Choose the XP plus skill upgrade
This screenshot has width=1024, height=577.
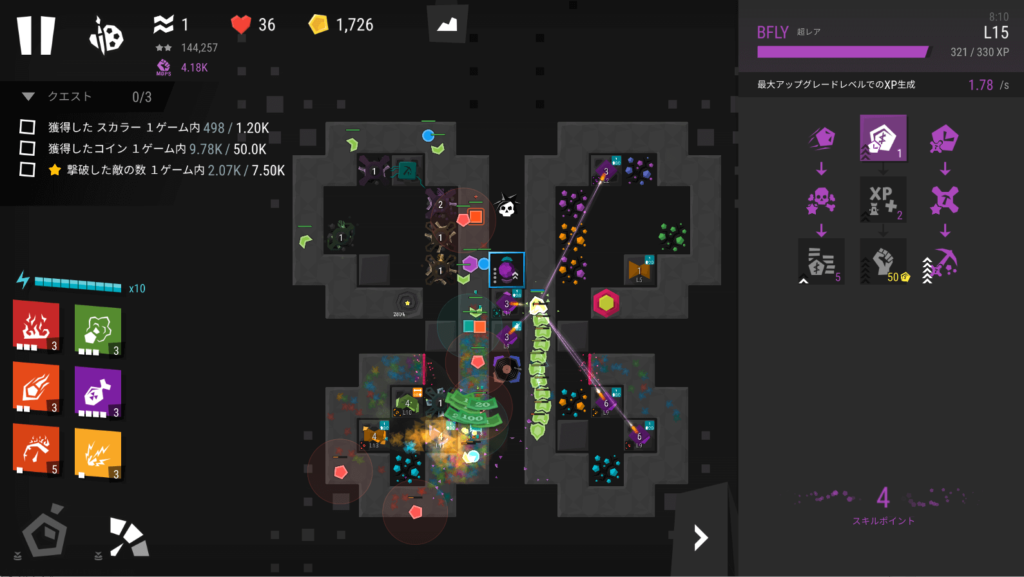(883, 199)
